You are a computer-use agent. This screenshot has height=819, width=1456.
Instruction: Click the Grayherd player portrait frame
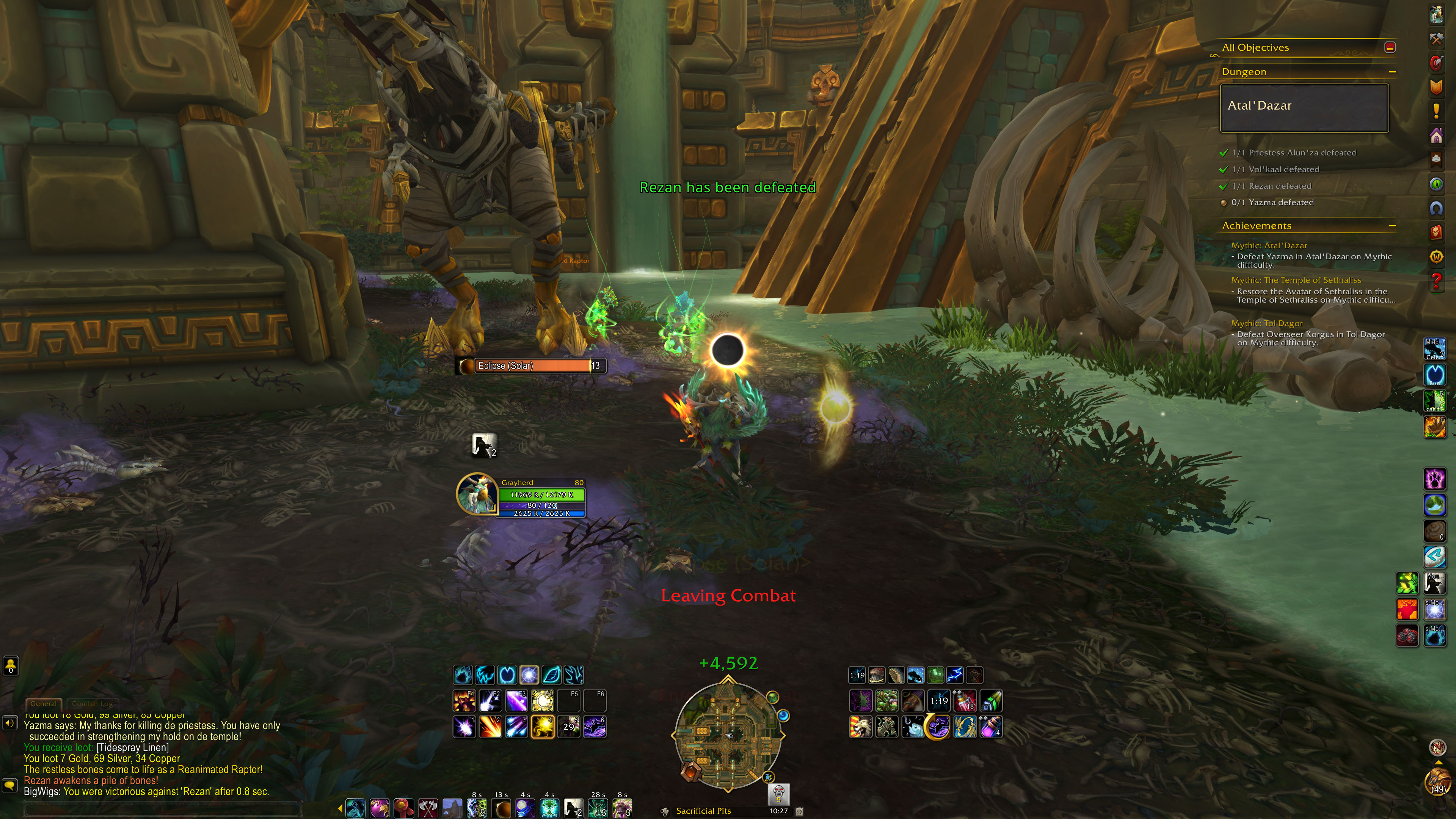(x=477, y=493)
